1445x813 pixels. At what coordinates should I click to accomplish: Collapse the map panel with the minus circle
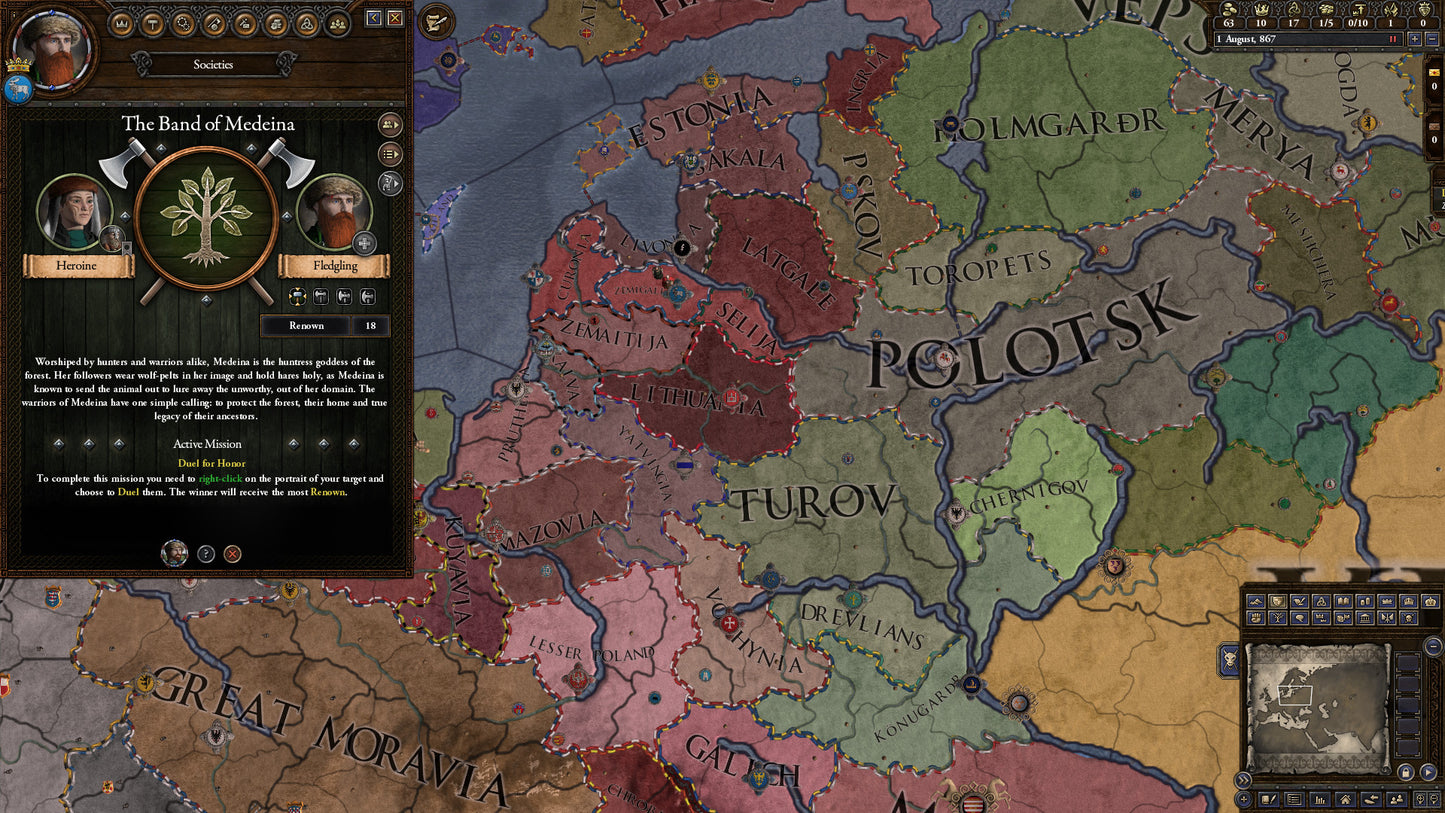(x=1432, y=645)
